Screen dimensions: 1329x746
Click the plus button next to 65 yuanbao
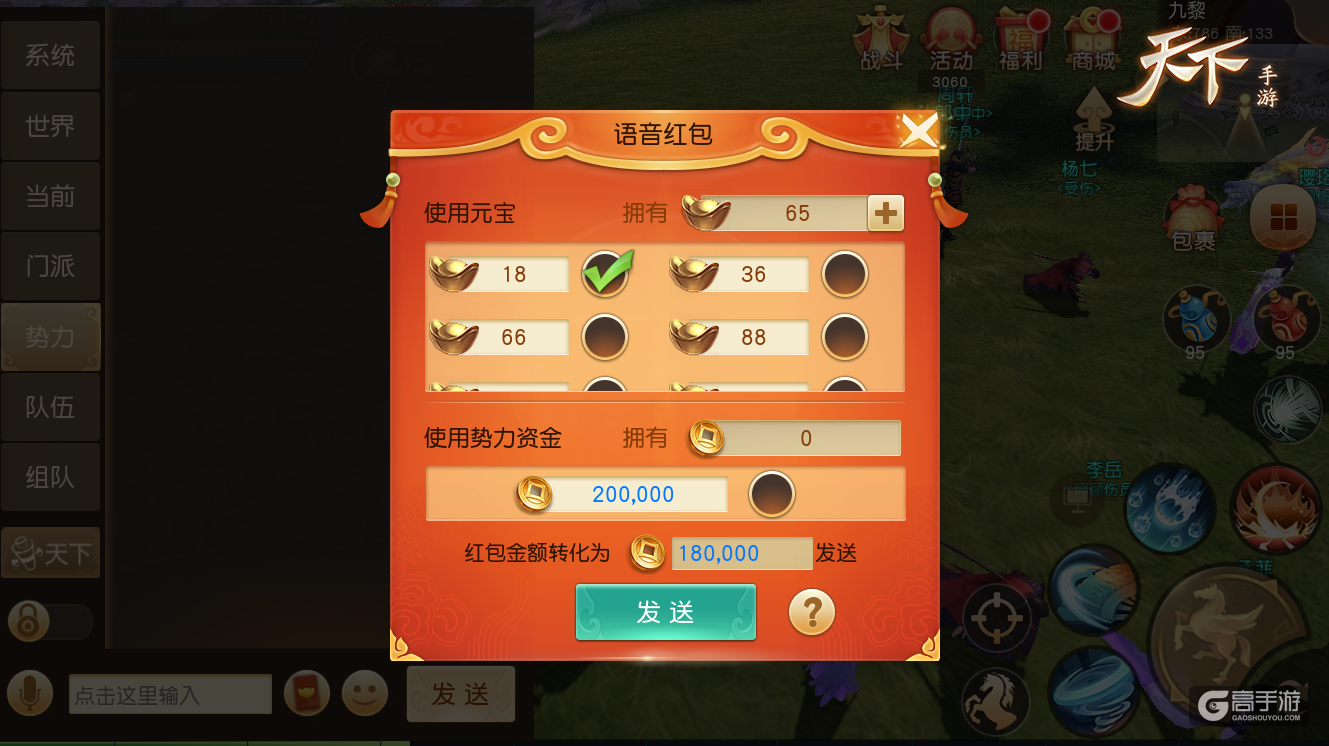tap(885, 212)
